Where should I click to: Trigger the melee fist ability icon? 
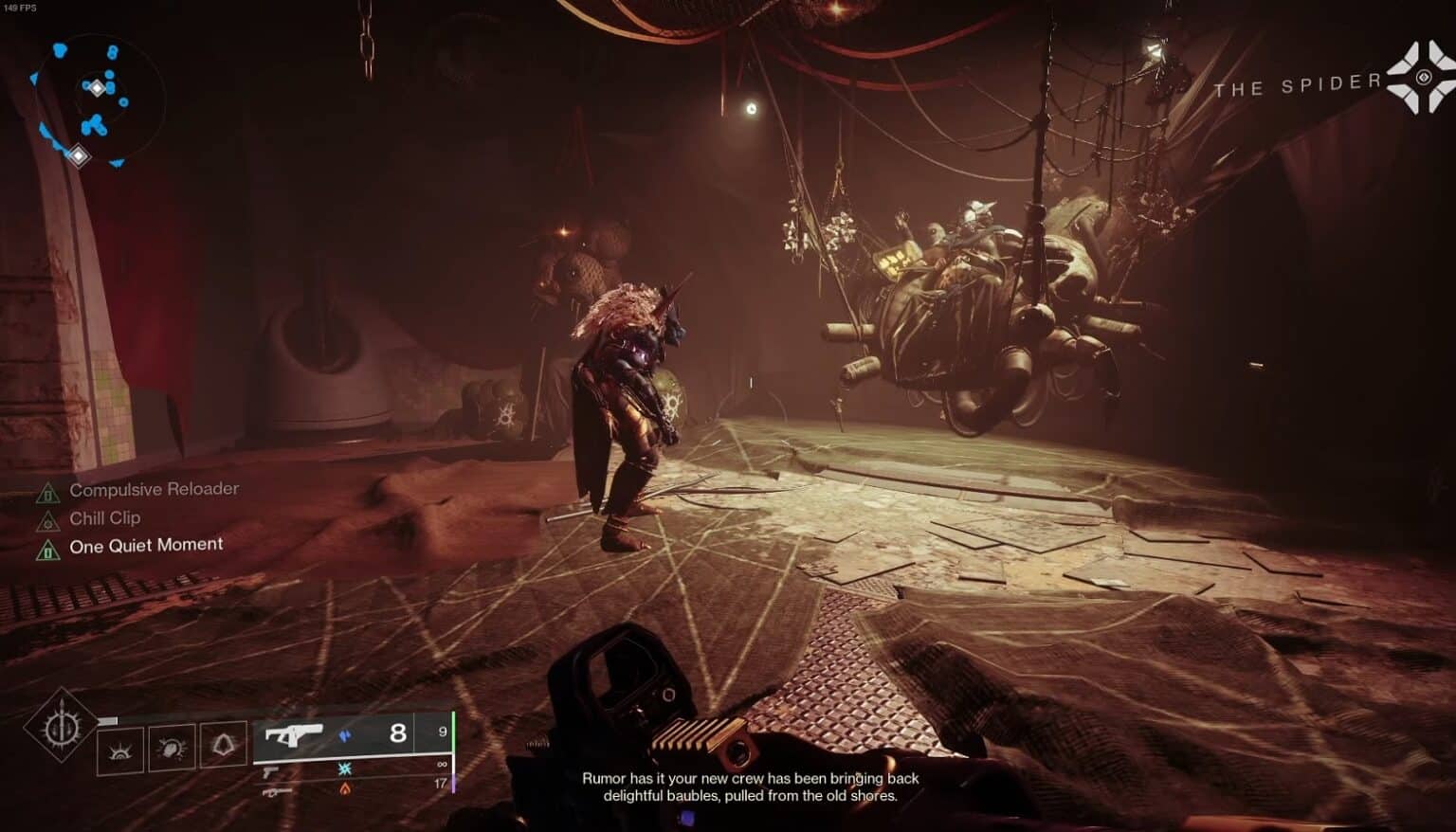click(x=172, y=748)
